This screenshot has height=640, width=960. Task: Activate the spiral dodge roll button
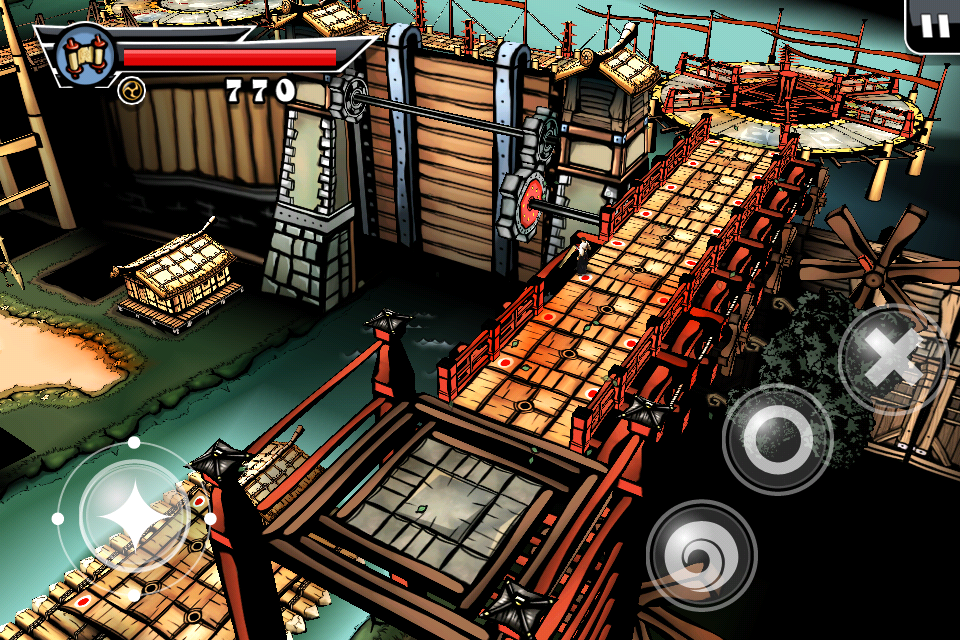click(701, 554)
